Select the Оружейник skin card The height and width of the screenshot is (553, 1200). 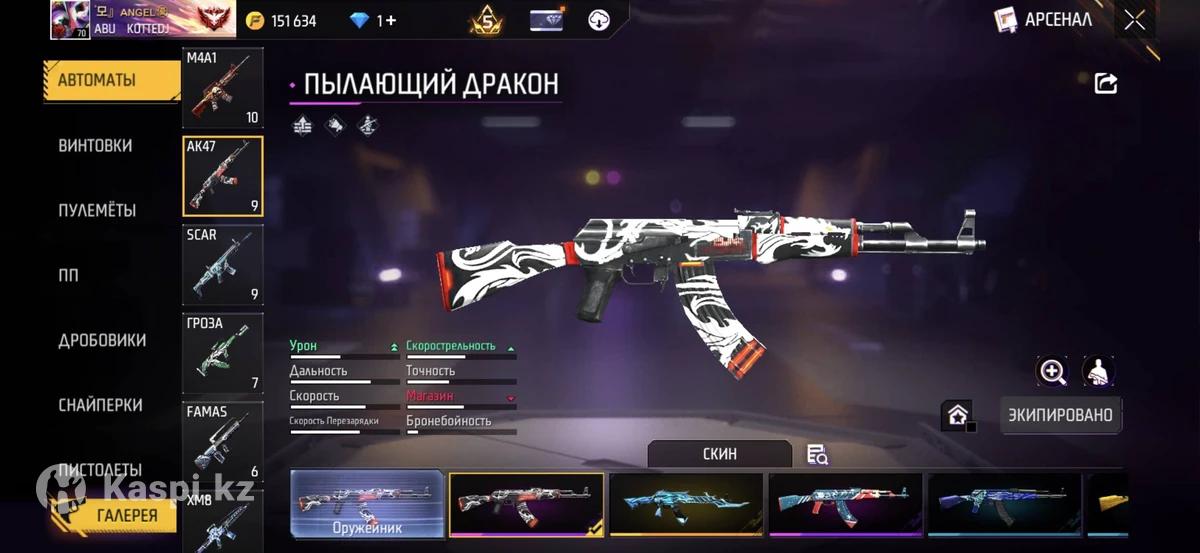pos(367,504)
